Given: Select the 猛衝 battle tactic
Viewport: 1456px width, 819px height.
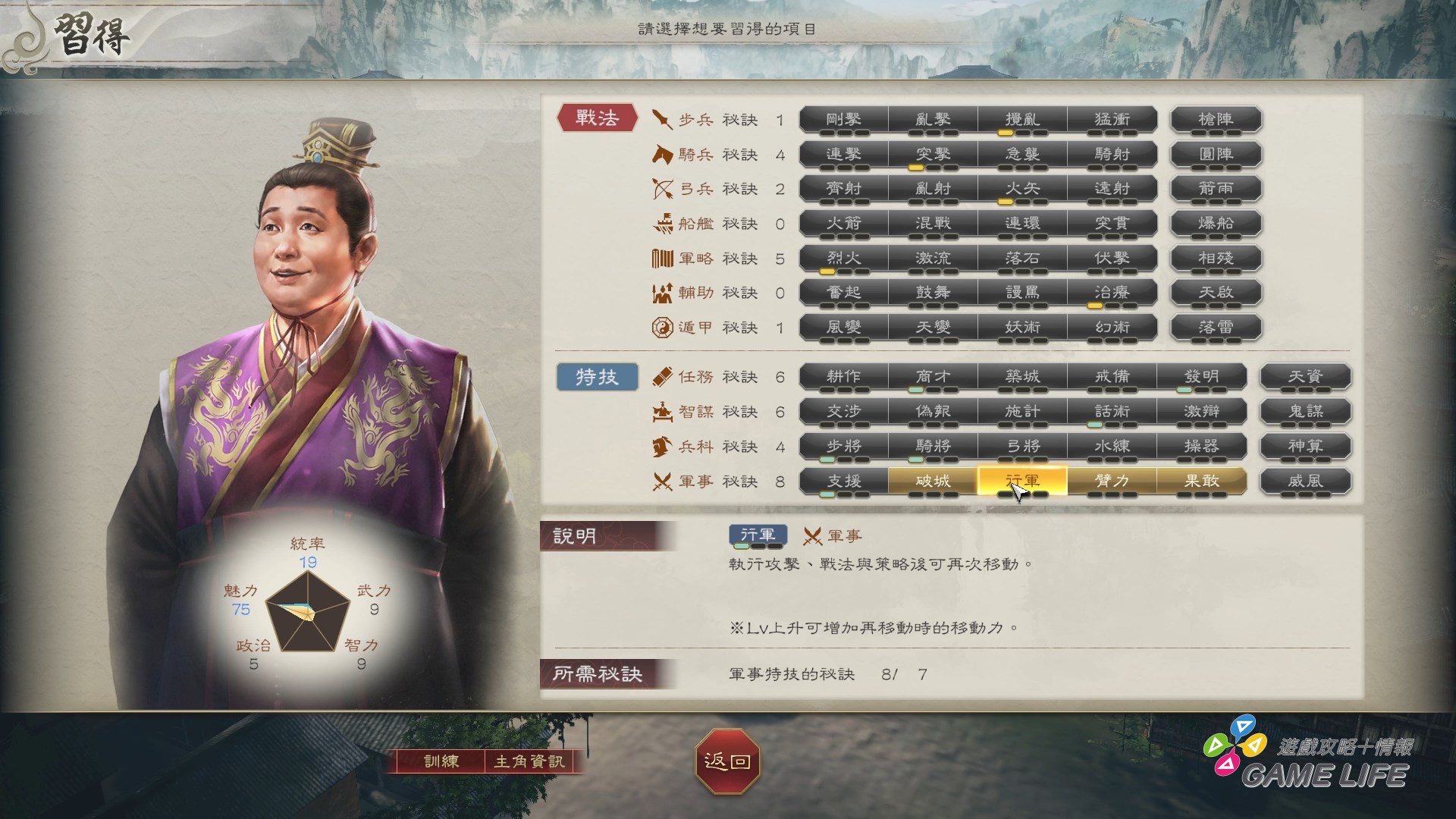Looking at the screenshot, I should 1111,118.
